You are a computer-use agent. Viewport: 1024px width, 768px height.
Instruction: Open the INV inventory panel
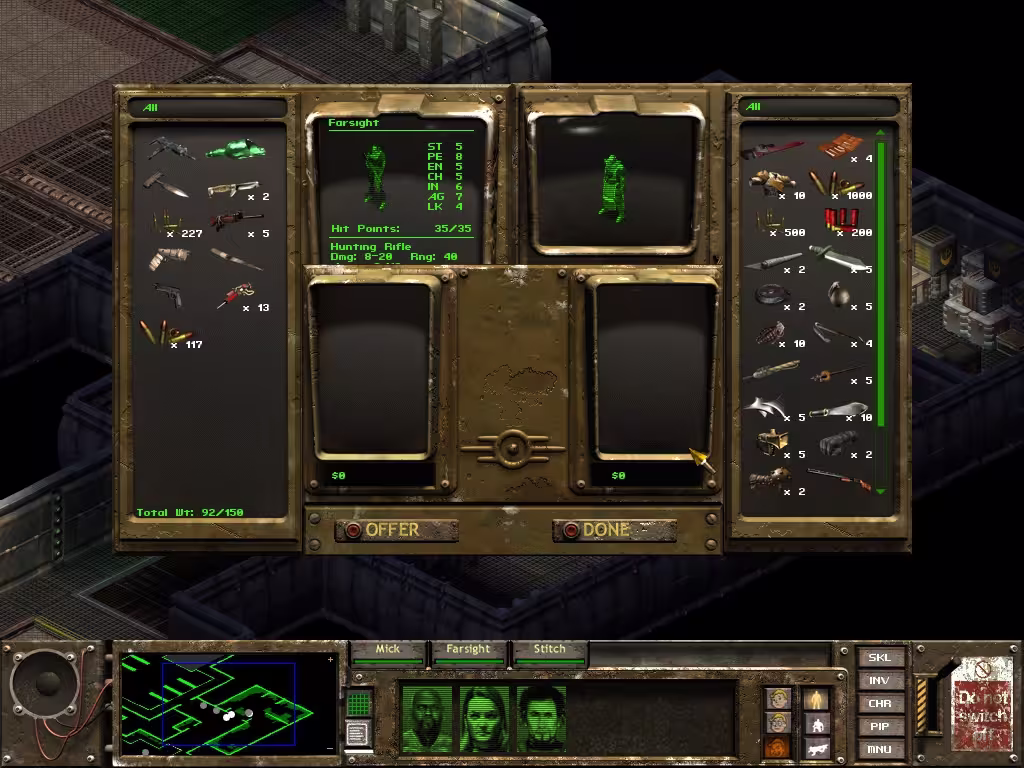[x=879, y=681]
